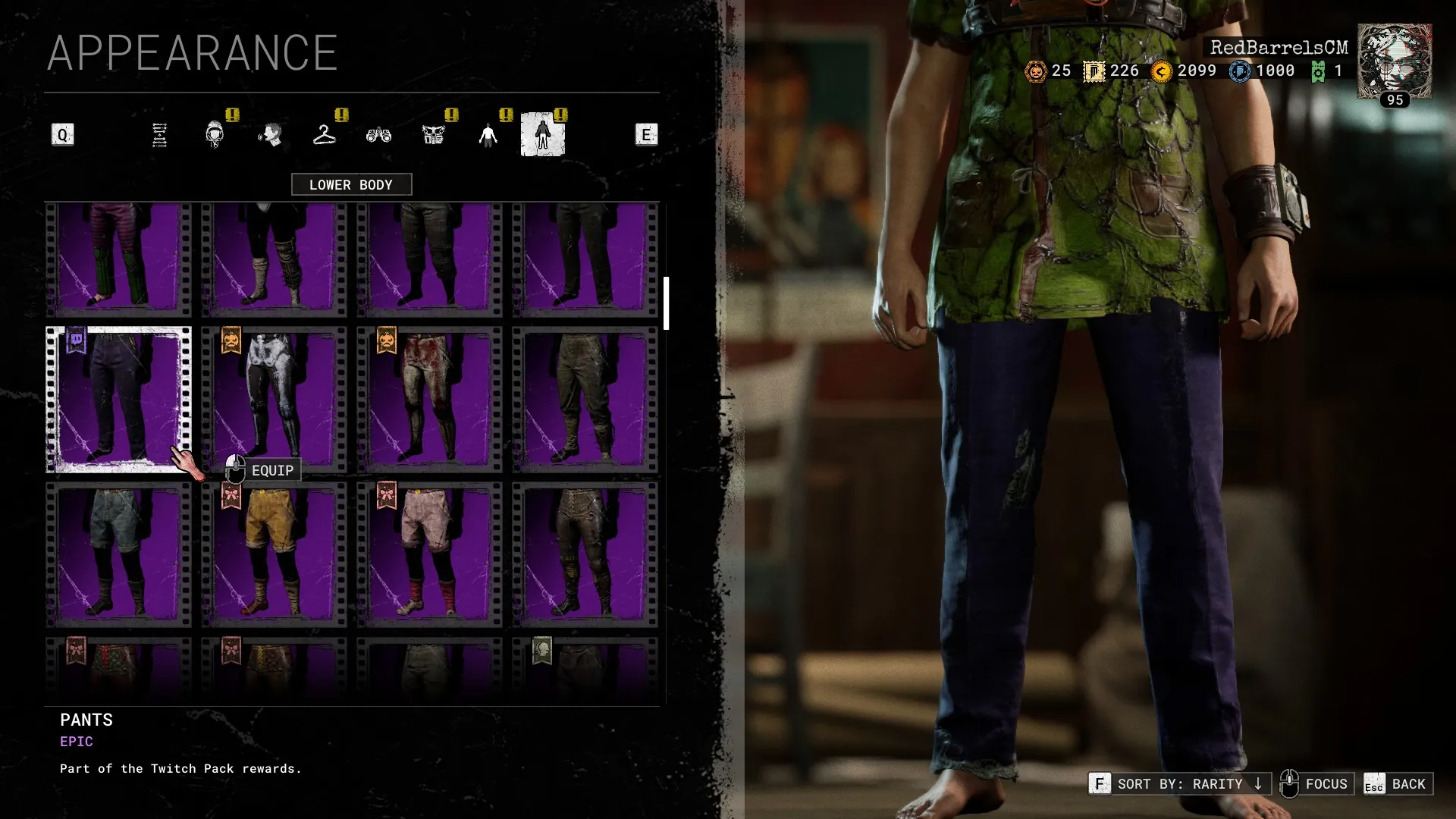Change the Sort By Rarity order
The image size is (1456, 819).
[1178, 784]
